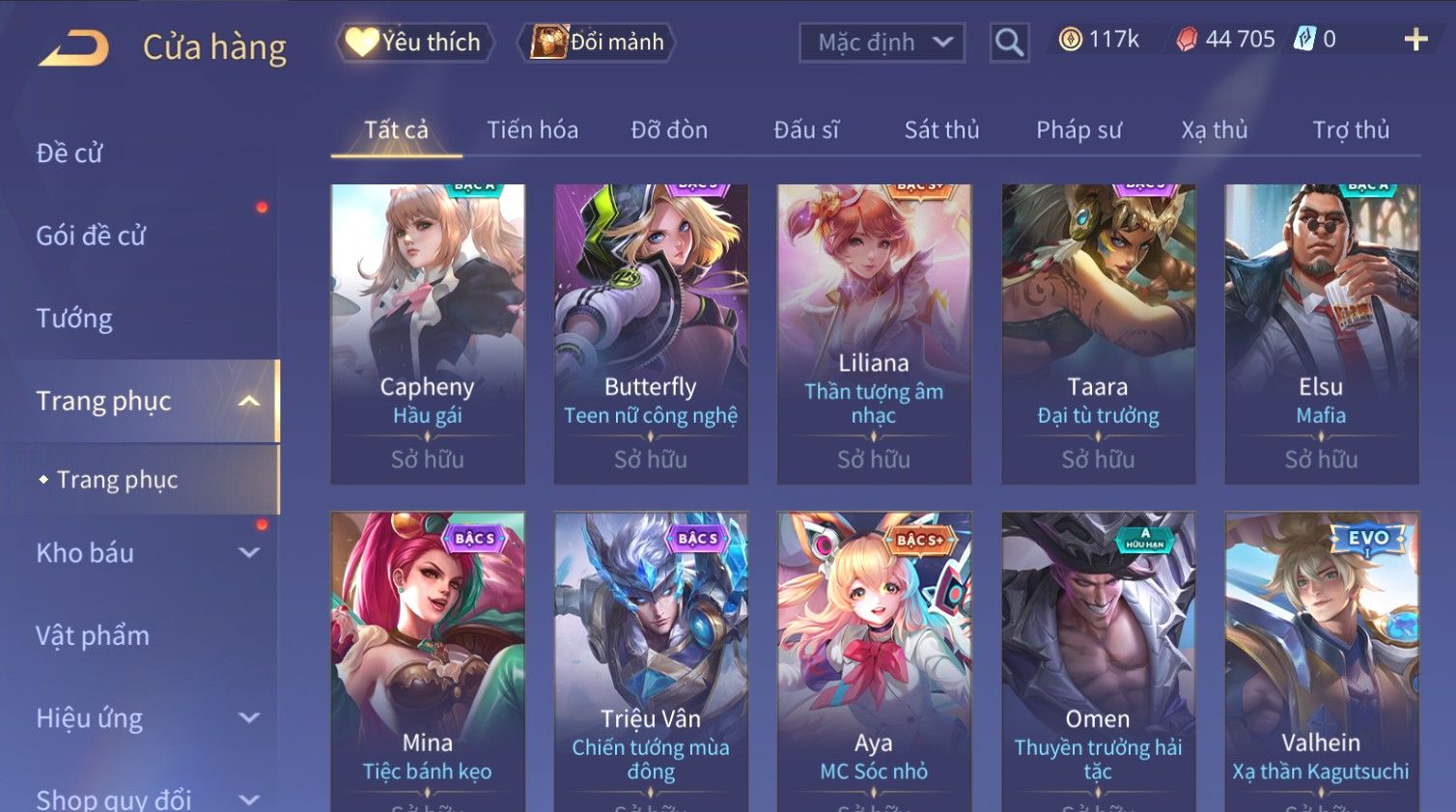This screenshot has width=1456, height=812.
Task: Filter skins by Pháp sư
Action: pos(1078,130)
